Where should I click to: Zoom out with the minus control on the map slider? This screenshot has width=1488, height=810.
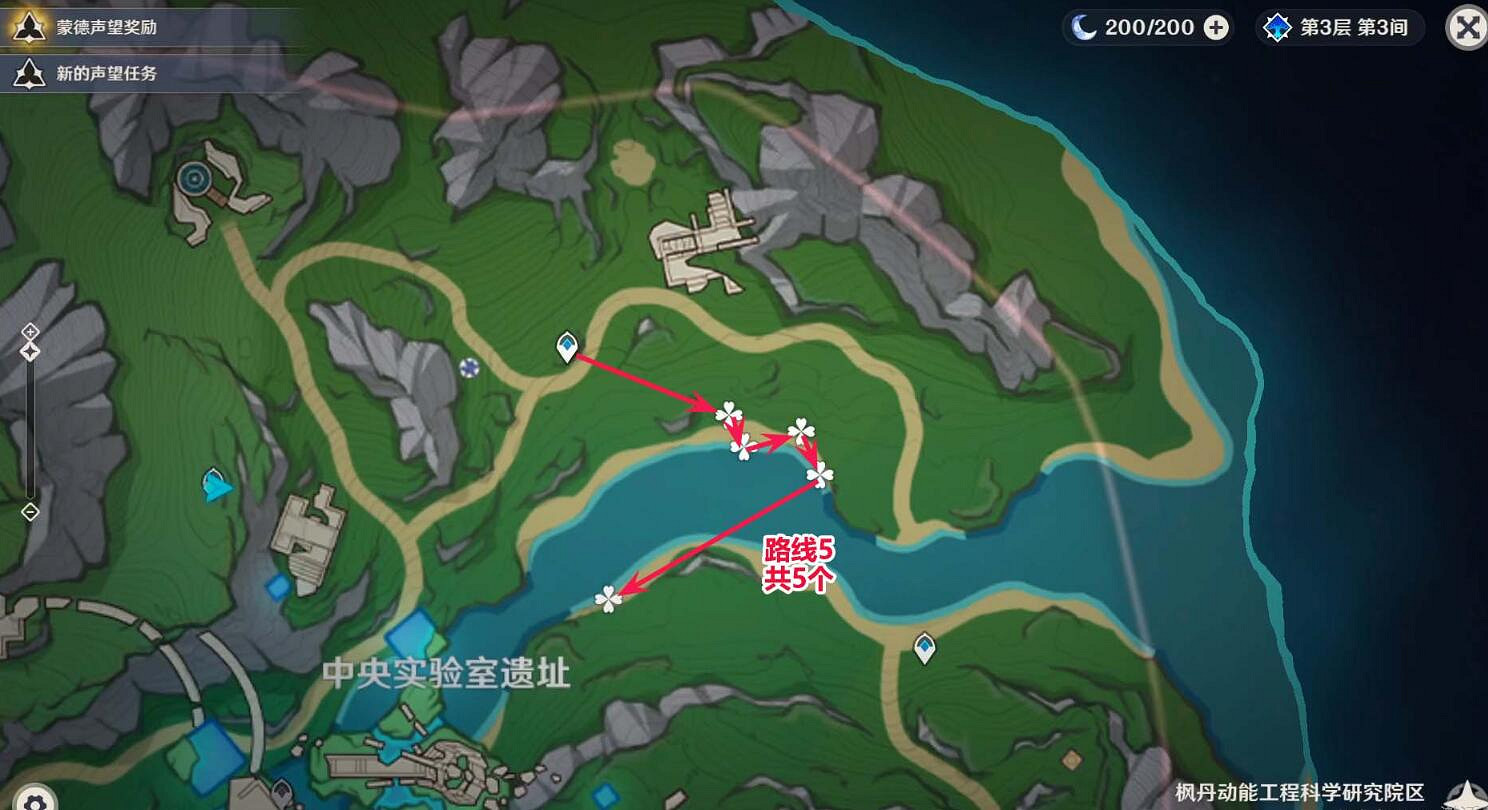[x=29, y=511]
